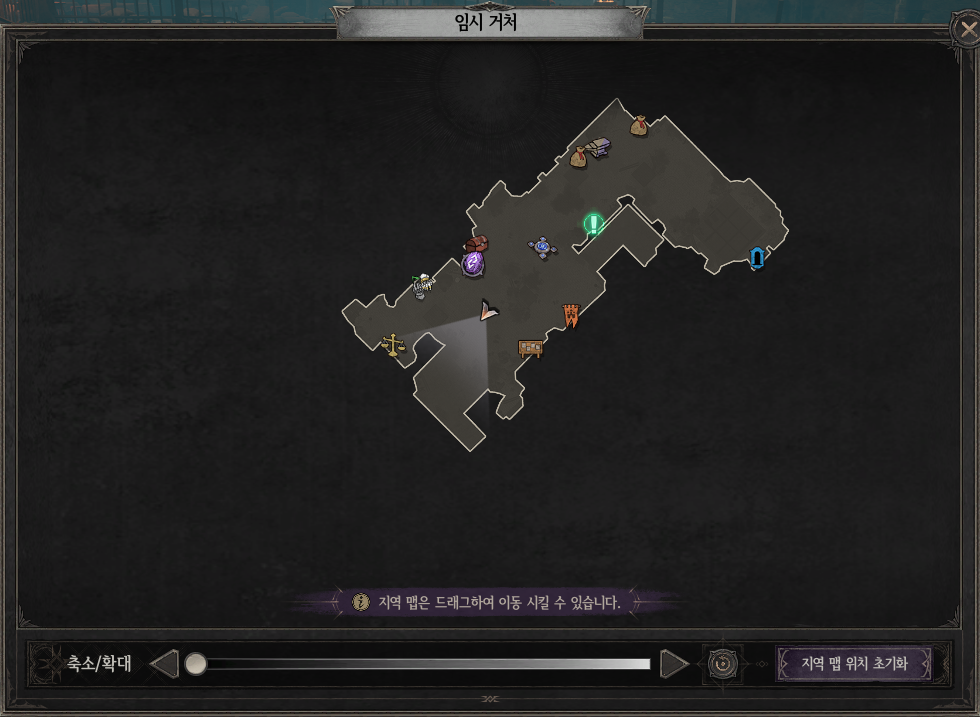Click the player arrow position marker

click(488, 310)
